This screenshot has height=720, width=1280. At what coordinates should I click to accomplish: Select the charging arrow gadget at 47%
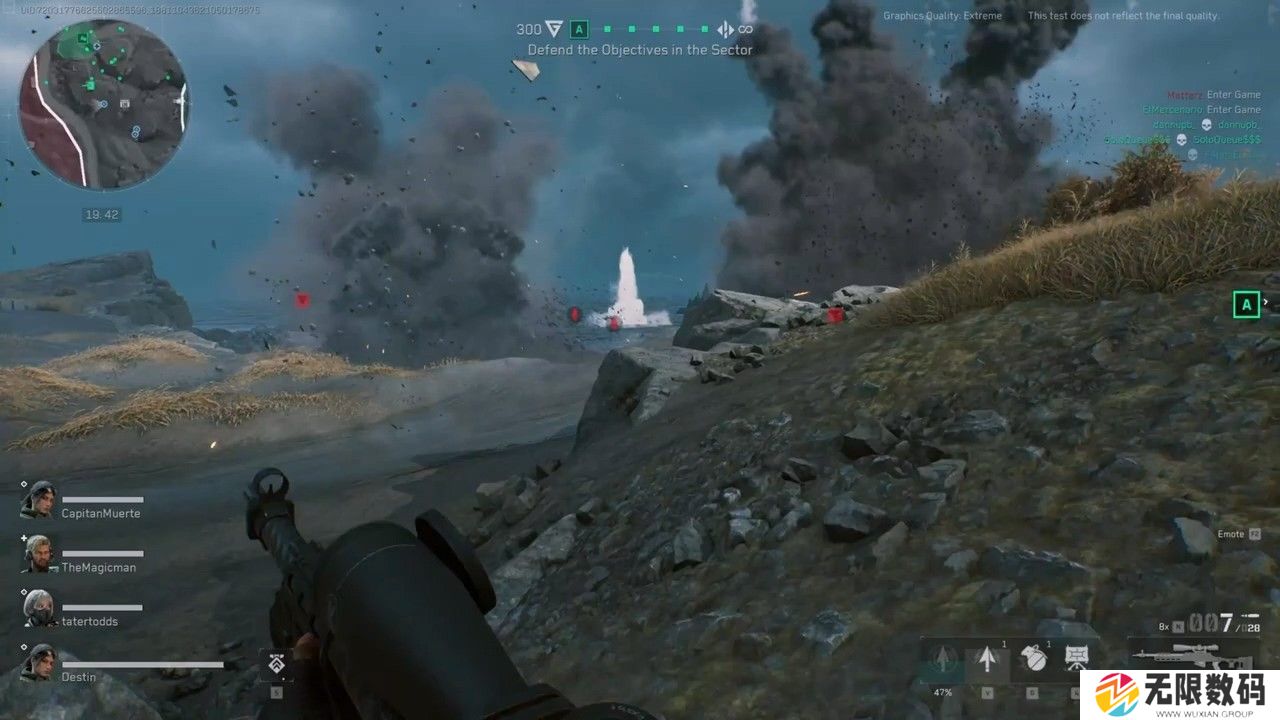point(943,662)
